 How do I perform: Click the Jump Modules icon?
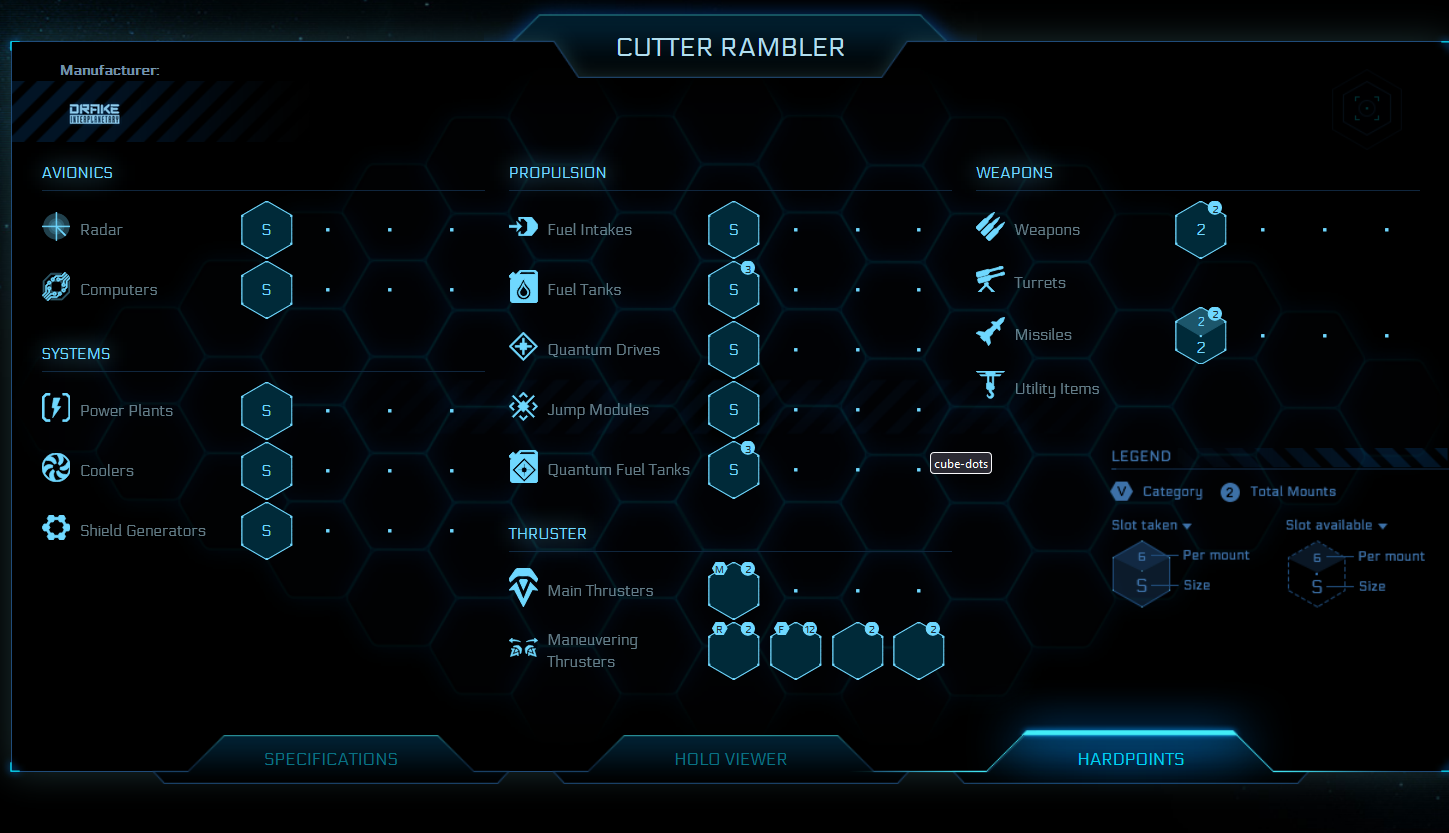(x=522, y=408)
